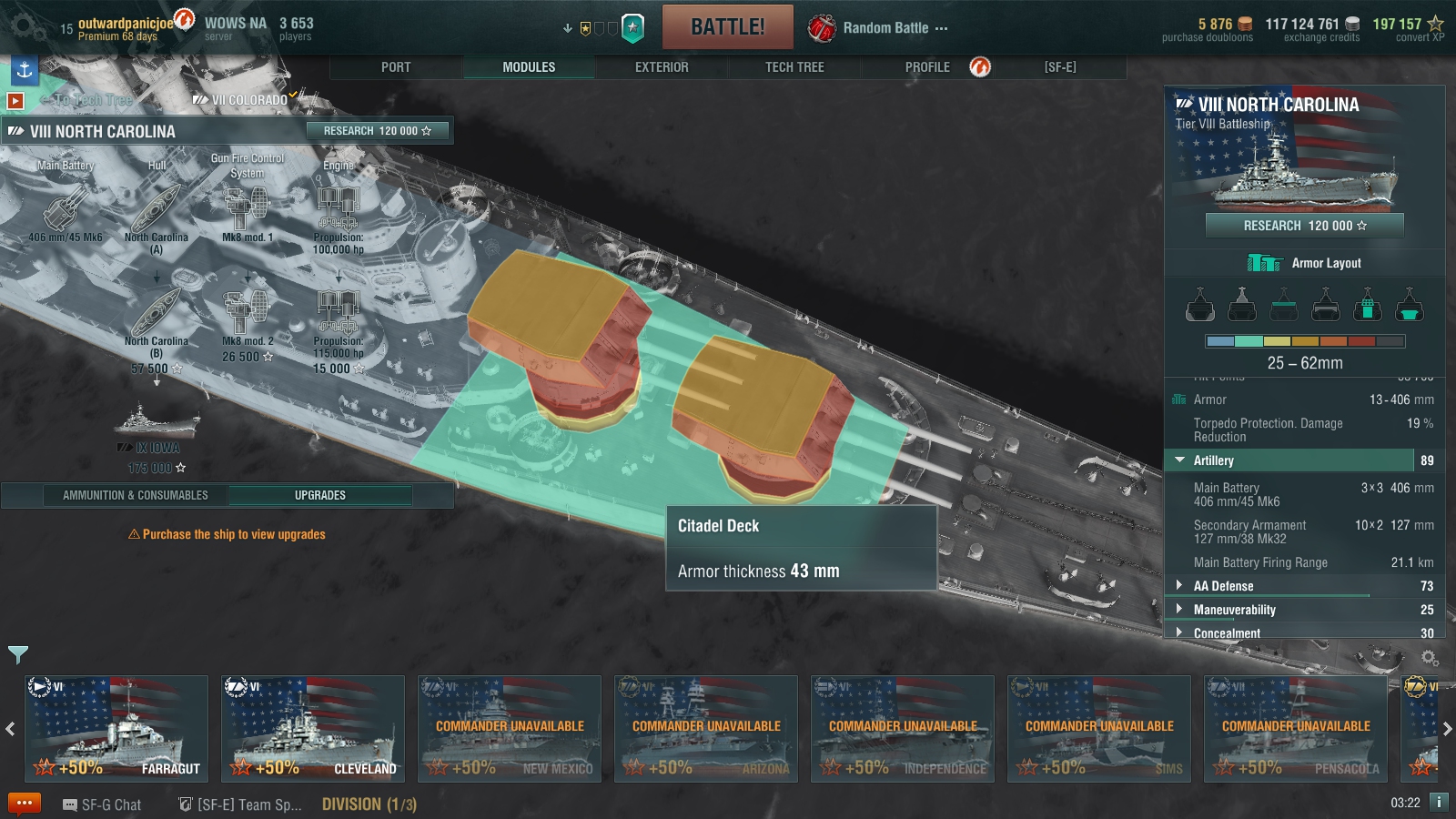Choose the 115,000 hp propulsion module
The image size is (1456, 819).
pos(338,314)
